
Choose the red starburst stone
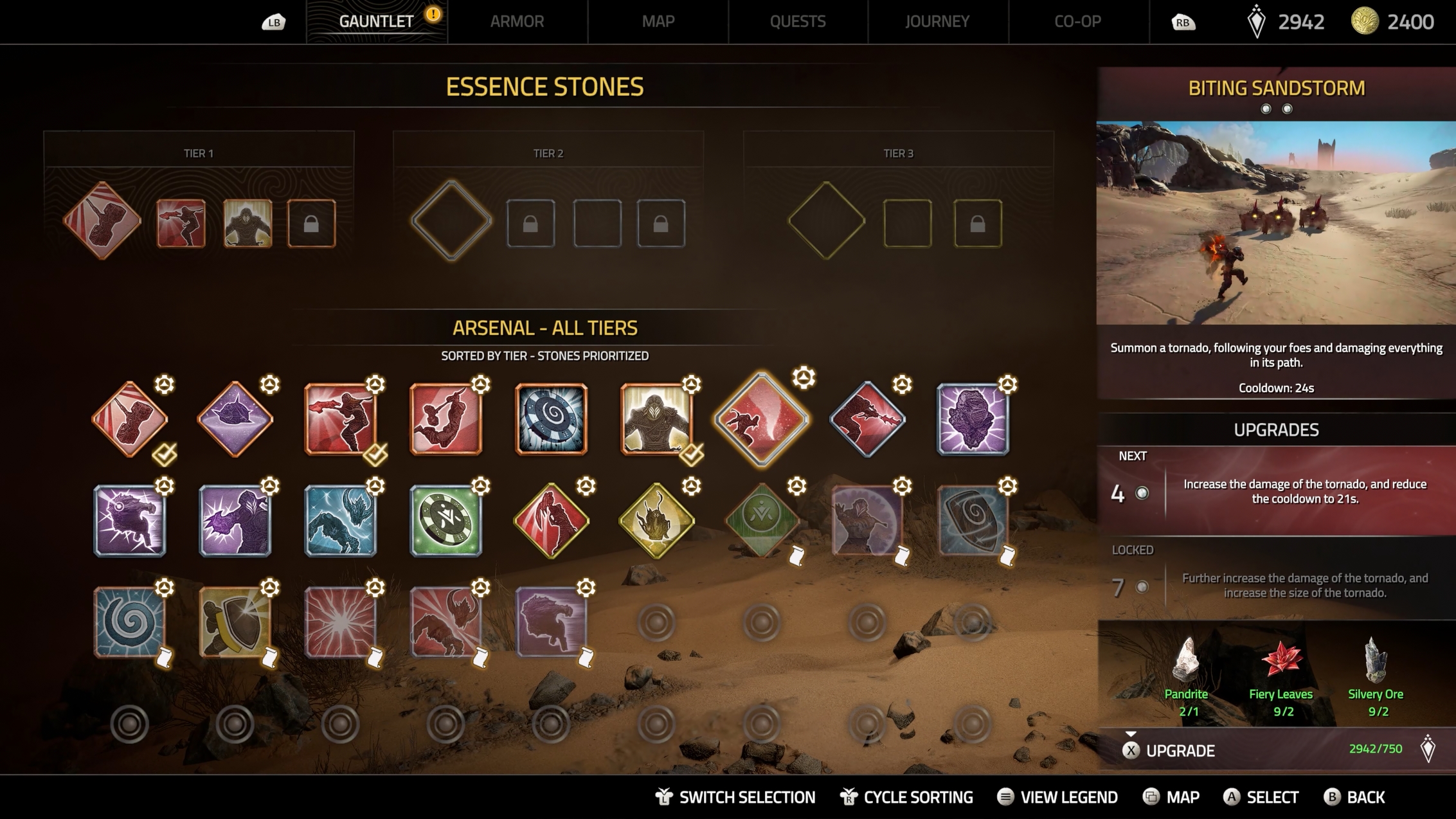[x=340, y=622]
